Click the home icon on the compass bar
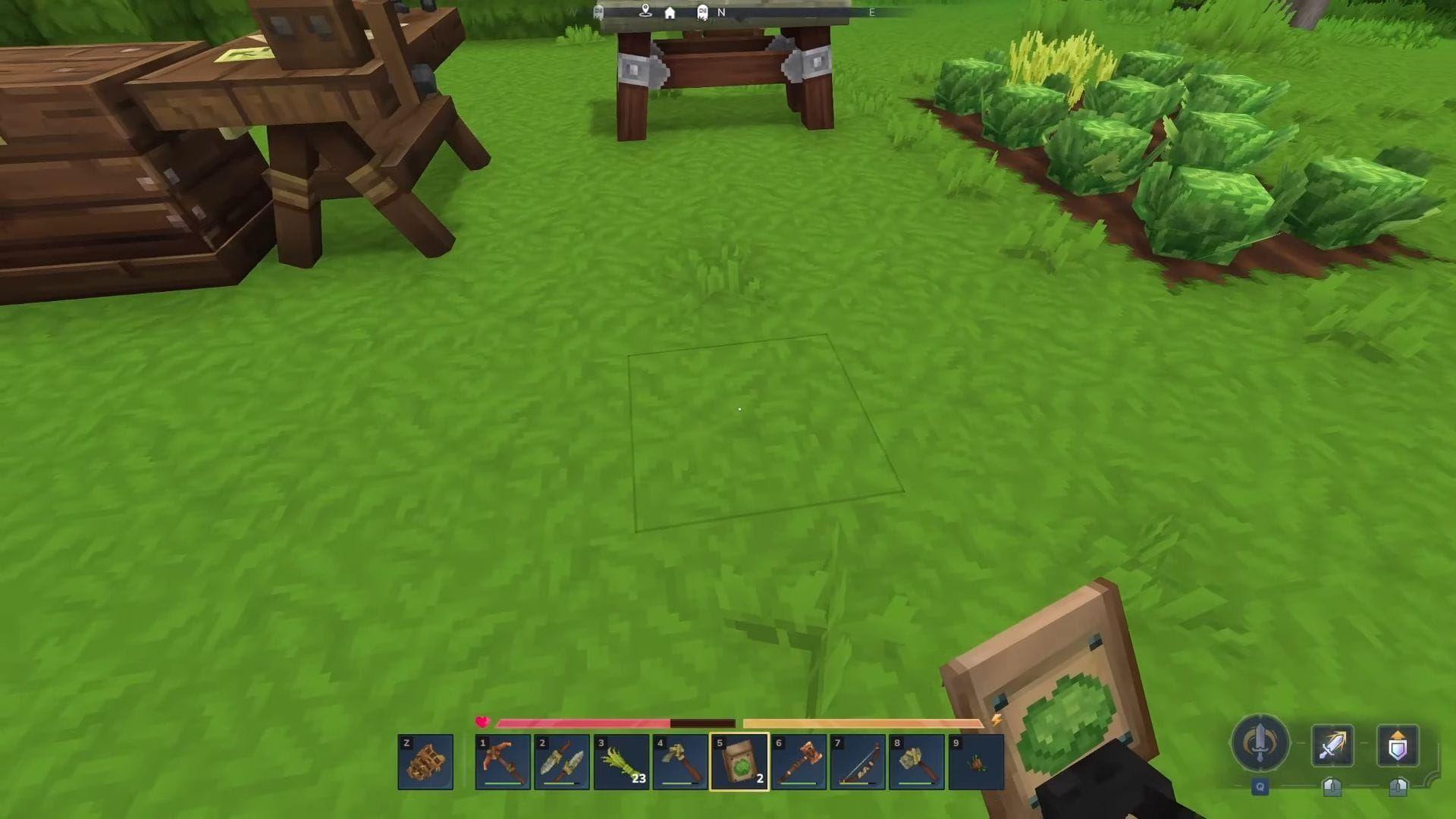 coord(670,13)
